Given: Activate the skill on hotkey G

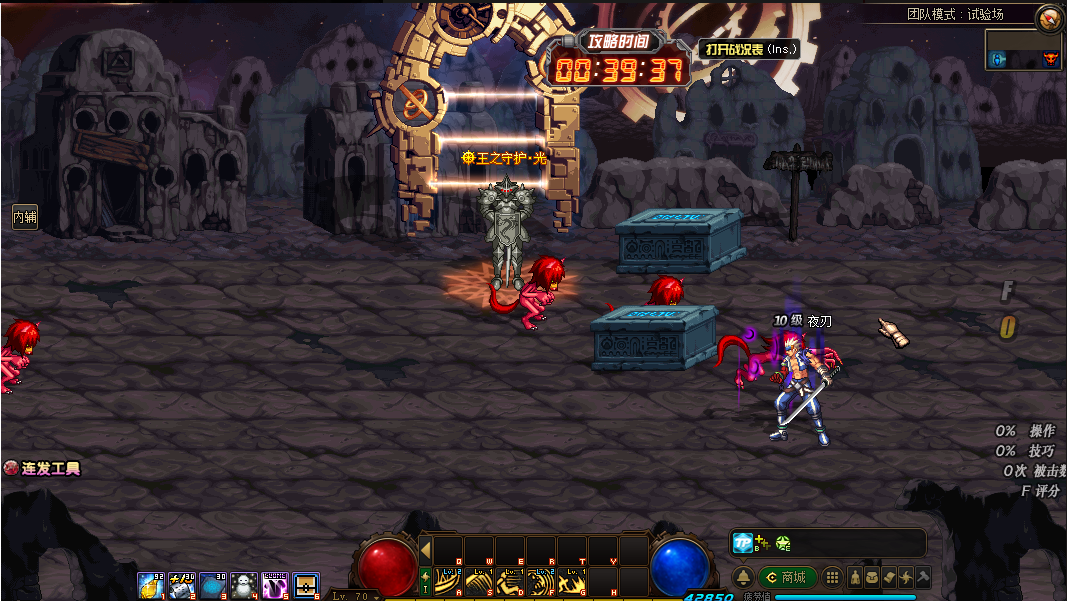Looking at the screenshot, I should [572, 581].
